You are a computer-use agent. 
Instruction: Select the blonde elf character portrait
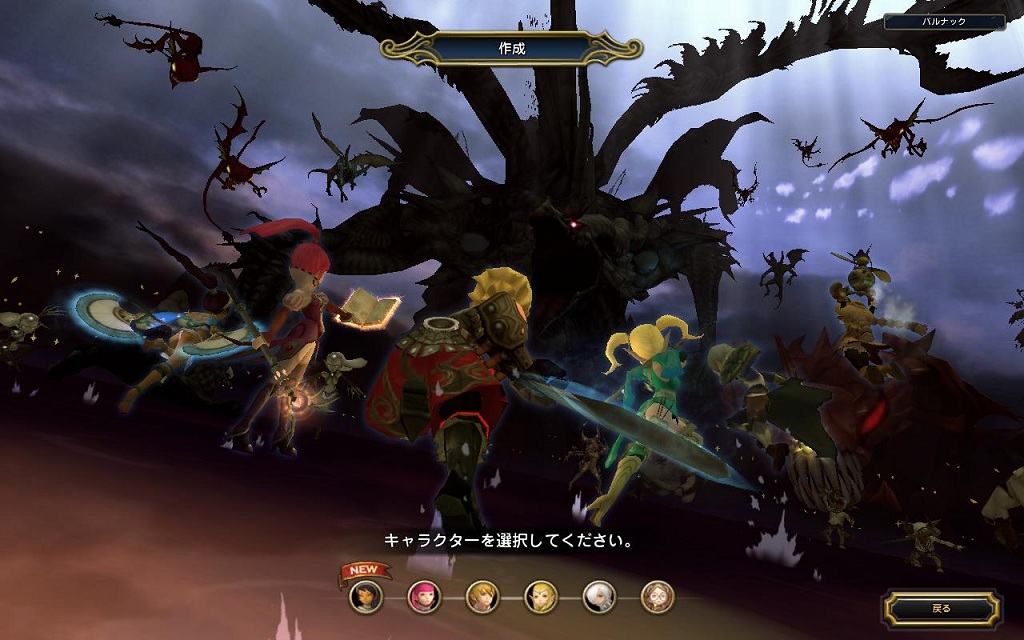pos(541,597)
